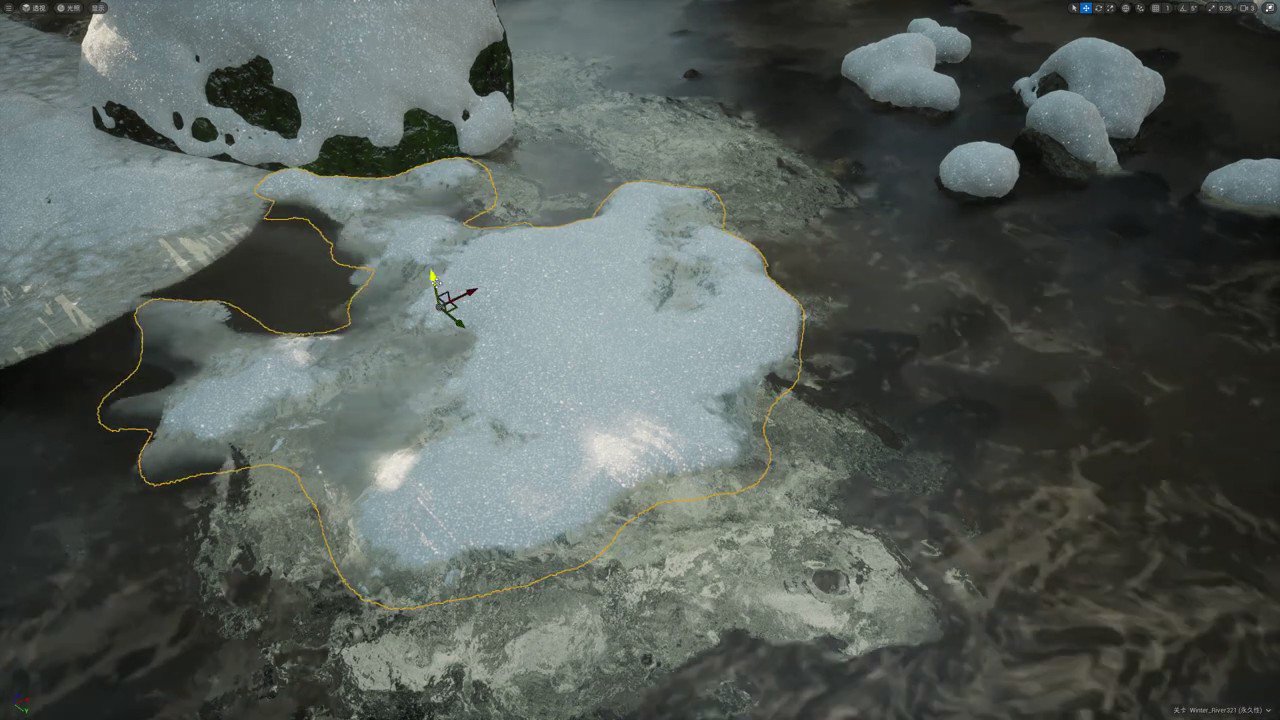Select the Move tool in the viewport toolbar
The image size is (1280, 720).
(1085, 8)
